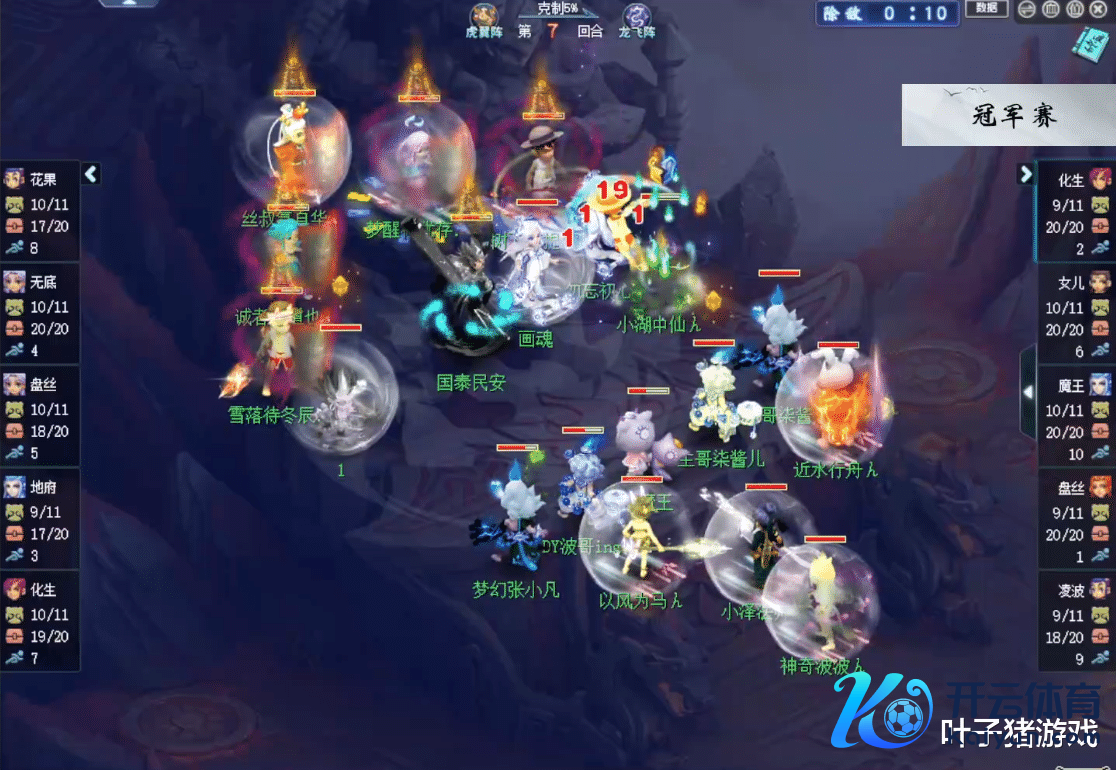Screen dimensions: 1116x770
Task: Collapse the left team panel arrow
Action: pyautogui.click(x=91, y=174)
